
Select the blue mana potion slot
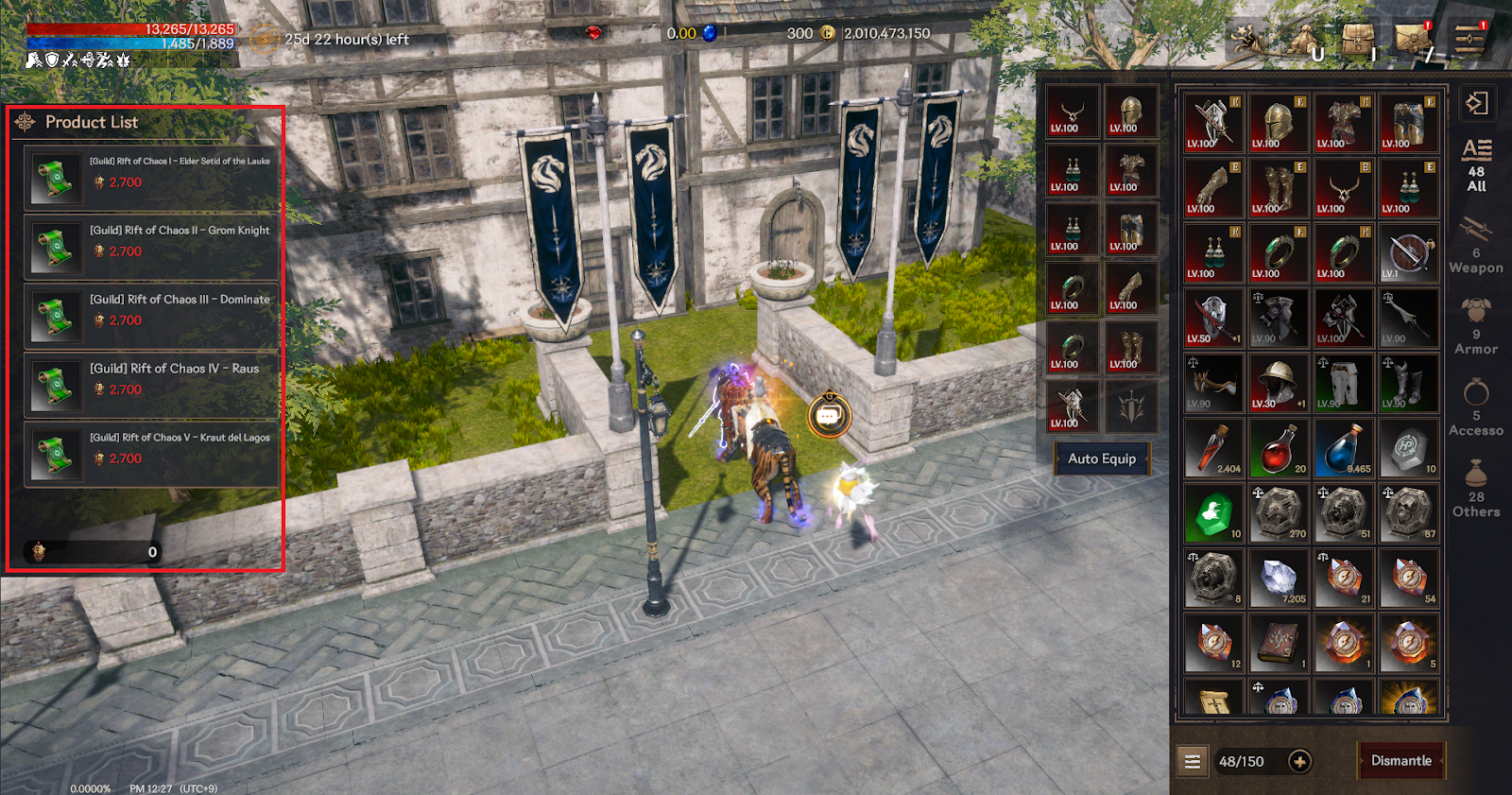[1343, 449]
